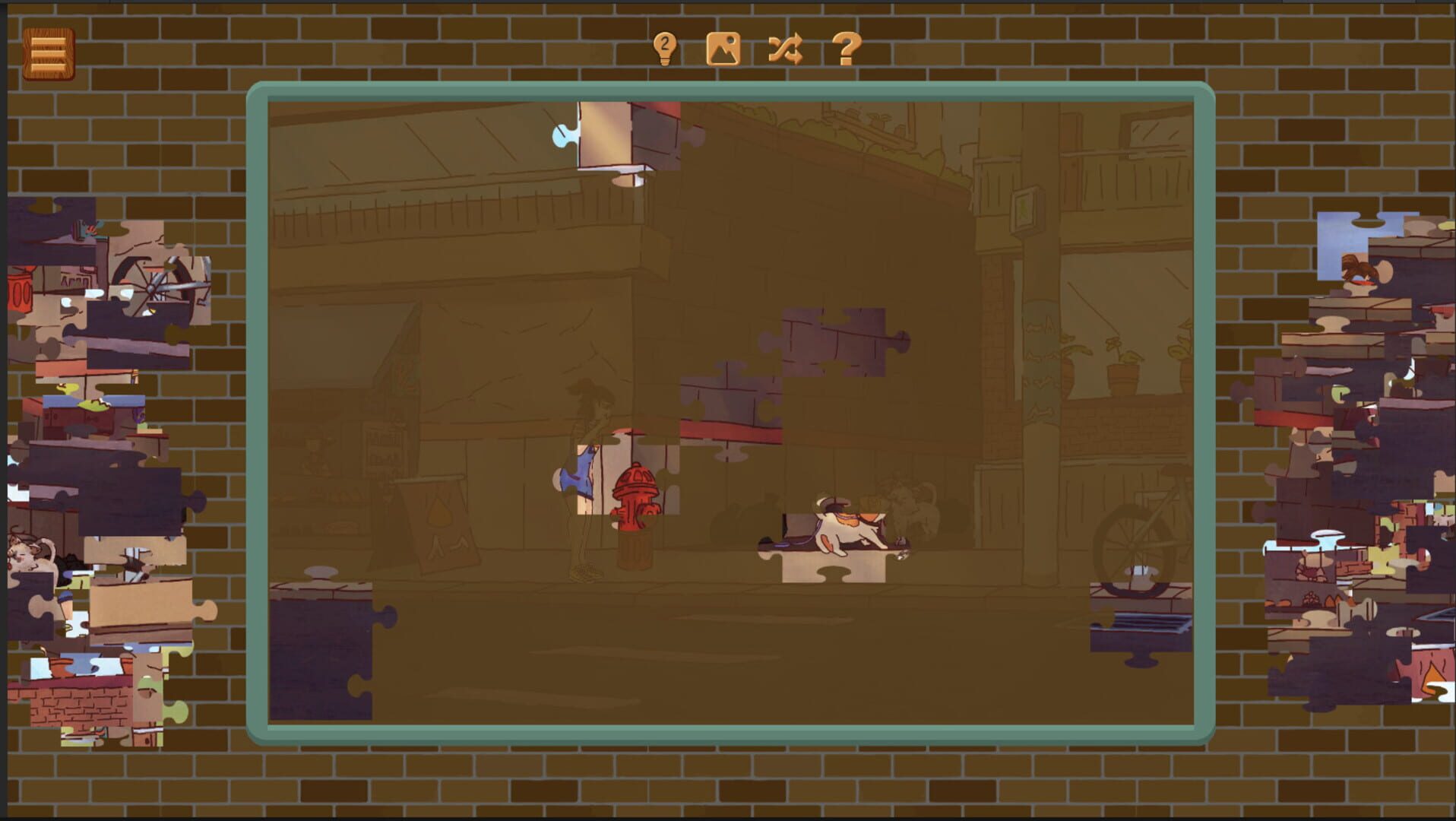Open the wooden hamburger menu
The image size is (1456, 821).
[x=48, y=52]
